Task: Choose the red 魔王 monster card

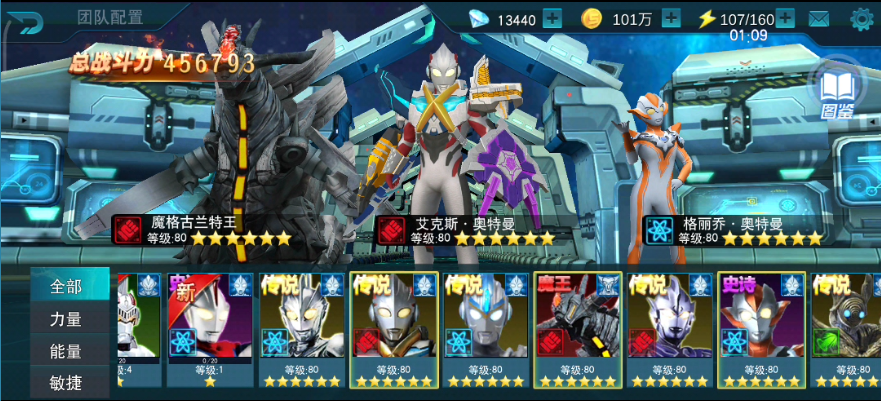Action: coord(578,330)
